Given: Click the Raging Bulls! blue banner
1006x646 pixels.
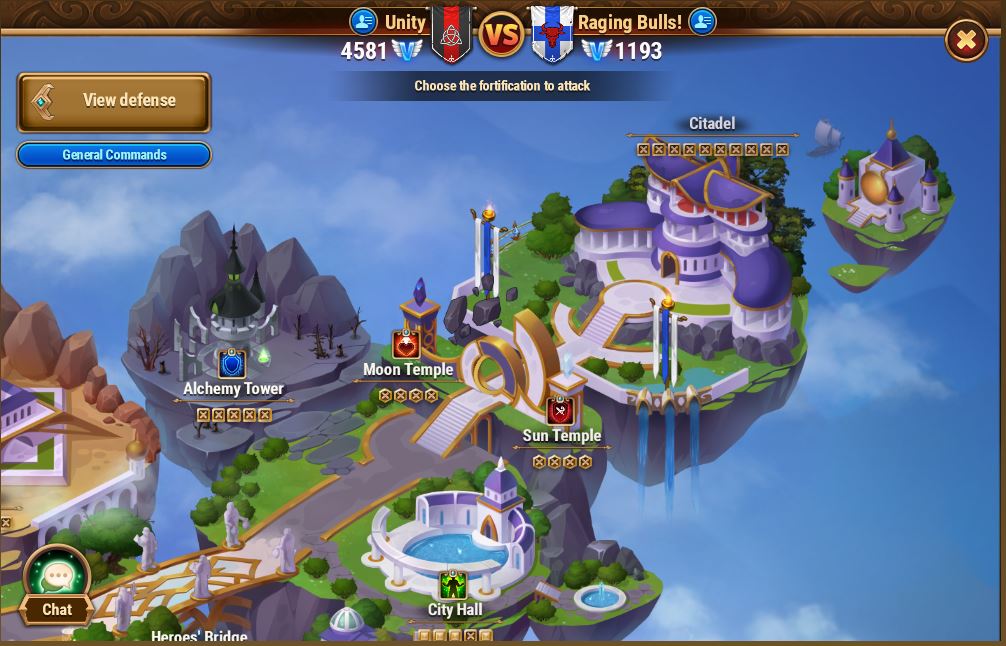Looking at the screenshot, I should [x=551, y=34].
